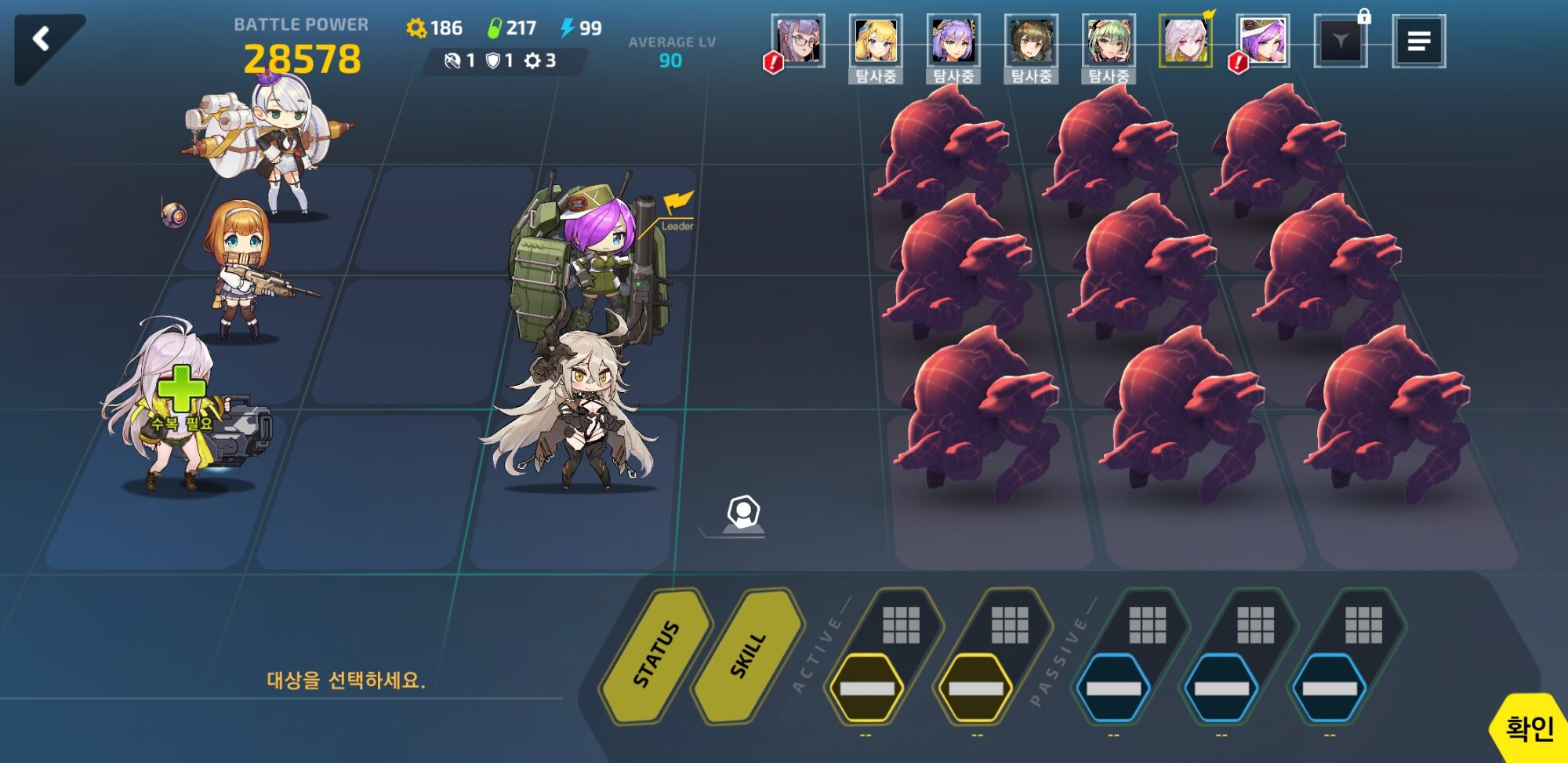This screenshot has width=1568, height=763.
Task: Choose the green-haired squad portrait
Action: [x=1109, y=41]
